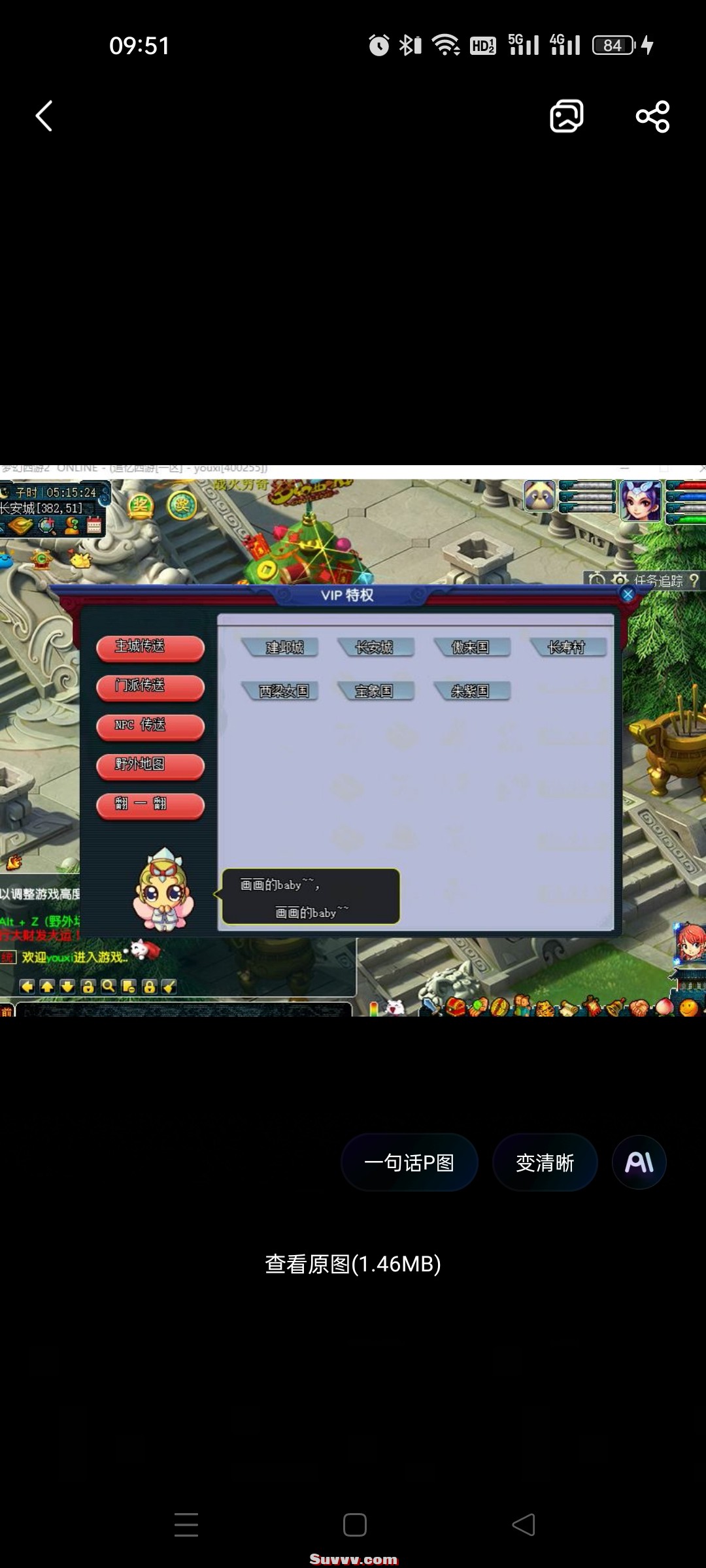Select the 长寿村 destination
Viewport: 706px width, 1568px height.
(x=567, y=647)
